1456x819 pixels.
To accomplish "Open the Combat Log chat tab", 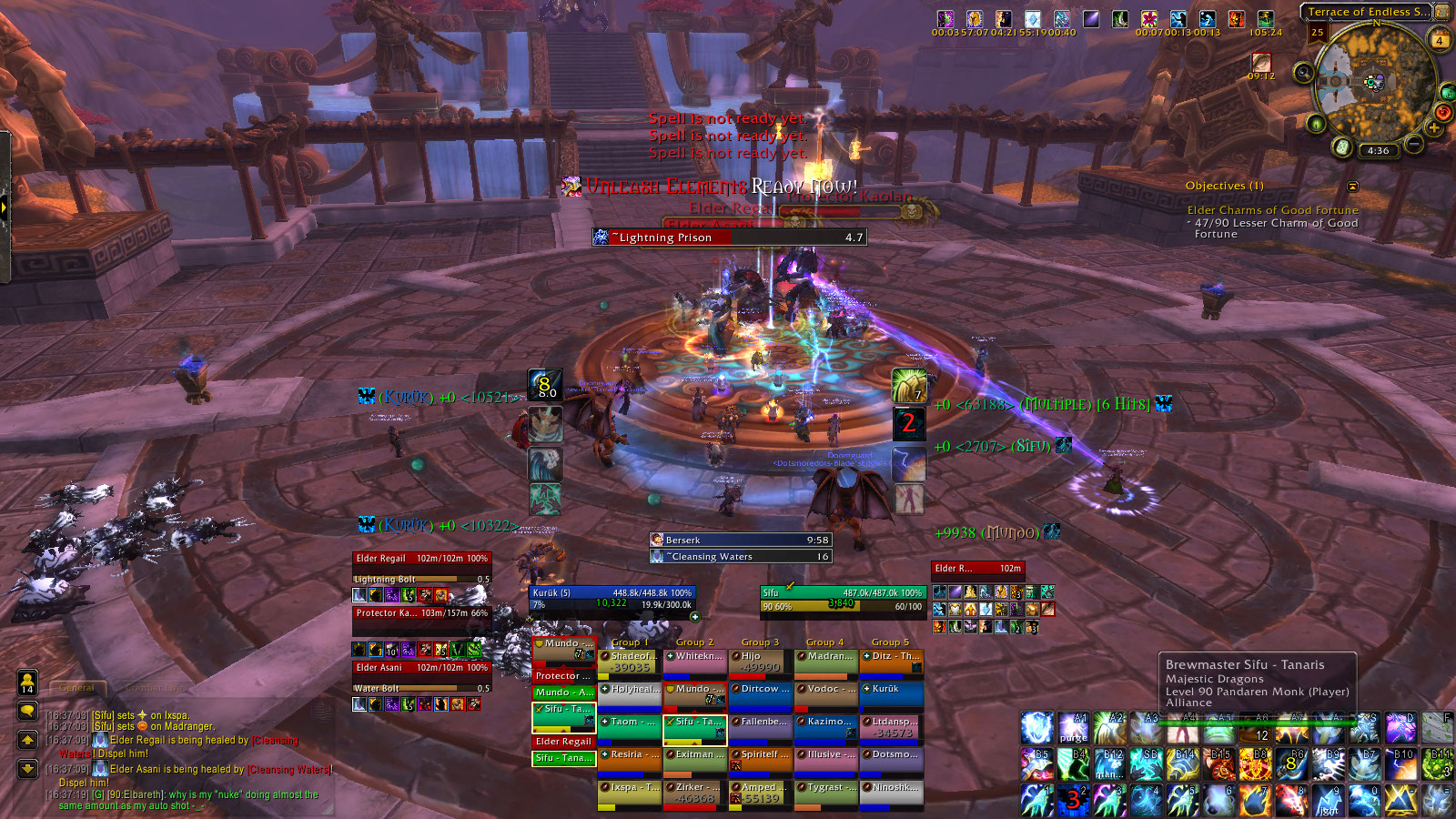I will [155, 688].
